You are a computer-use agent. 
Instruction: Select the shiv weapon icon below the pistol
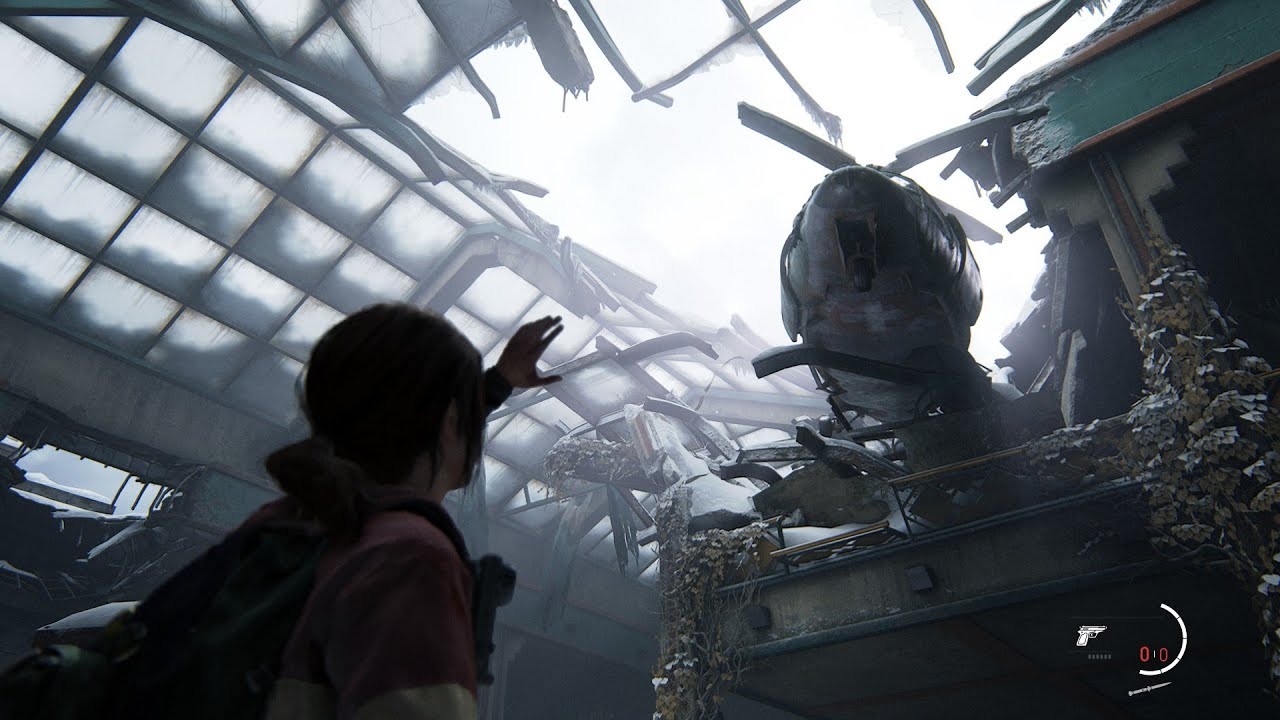(1149, 688)
